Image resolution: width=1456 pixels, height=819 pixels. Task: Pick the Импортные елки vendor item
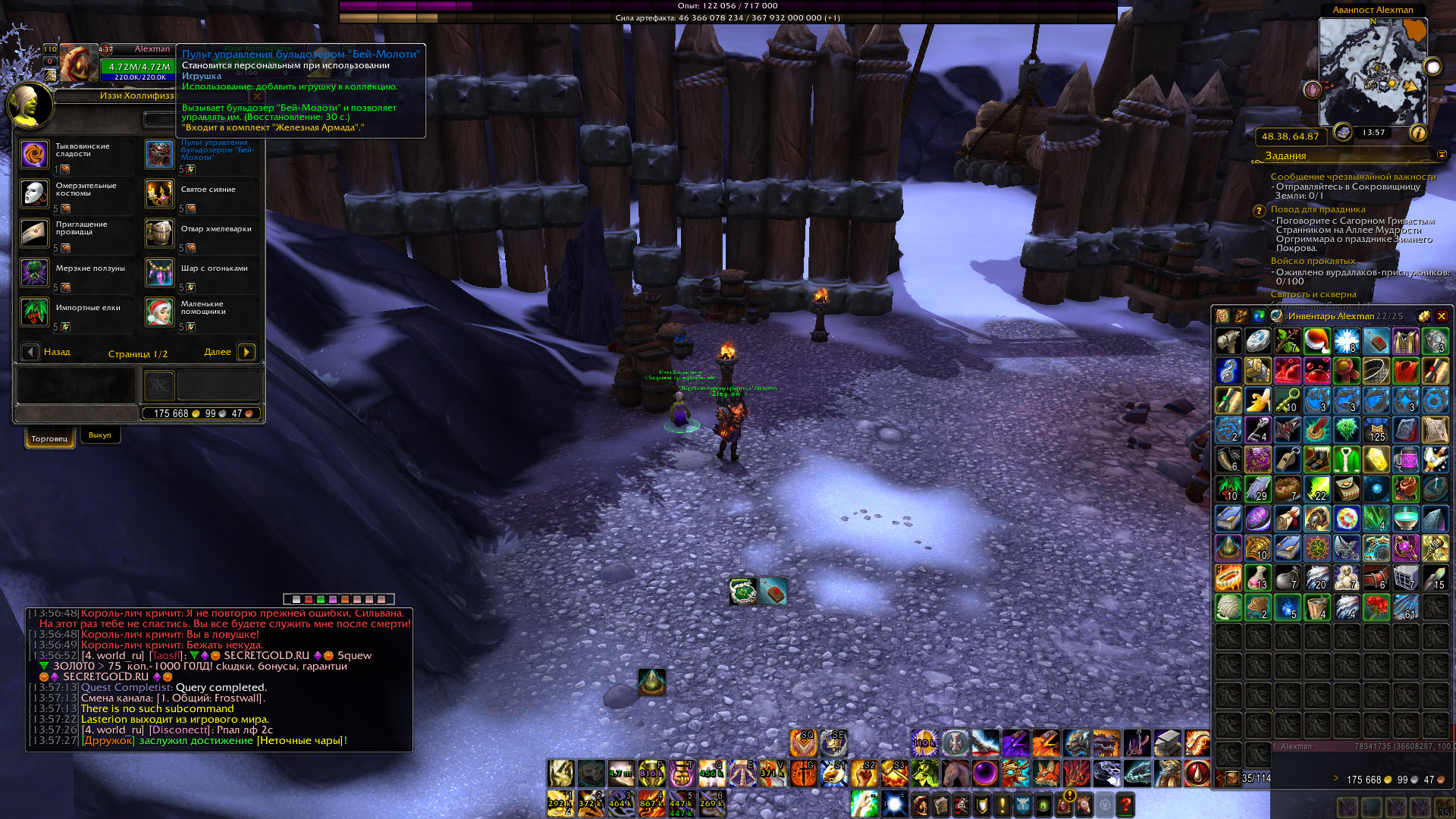tap(35, 312)
